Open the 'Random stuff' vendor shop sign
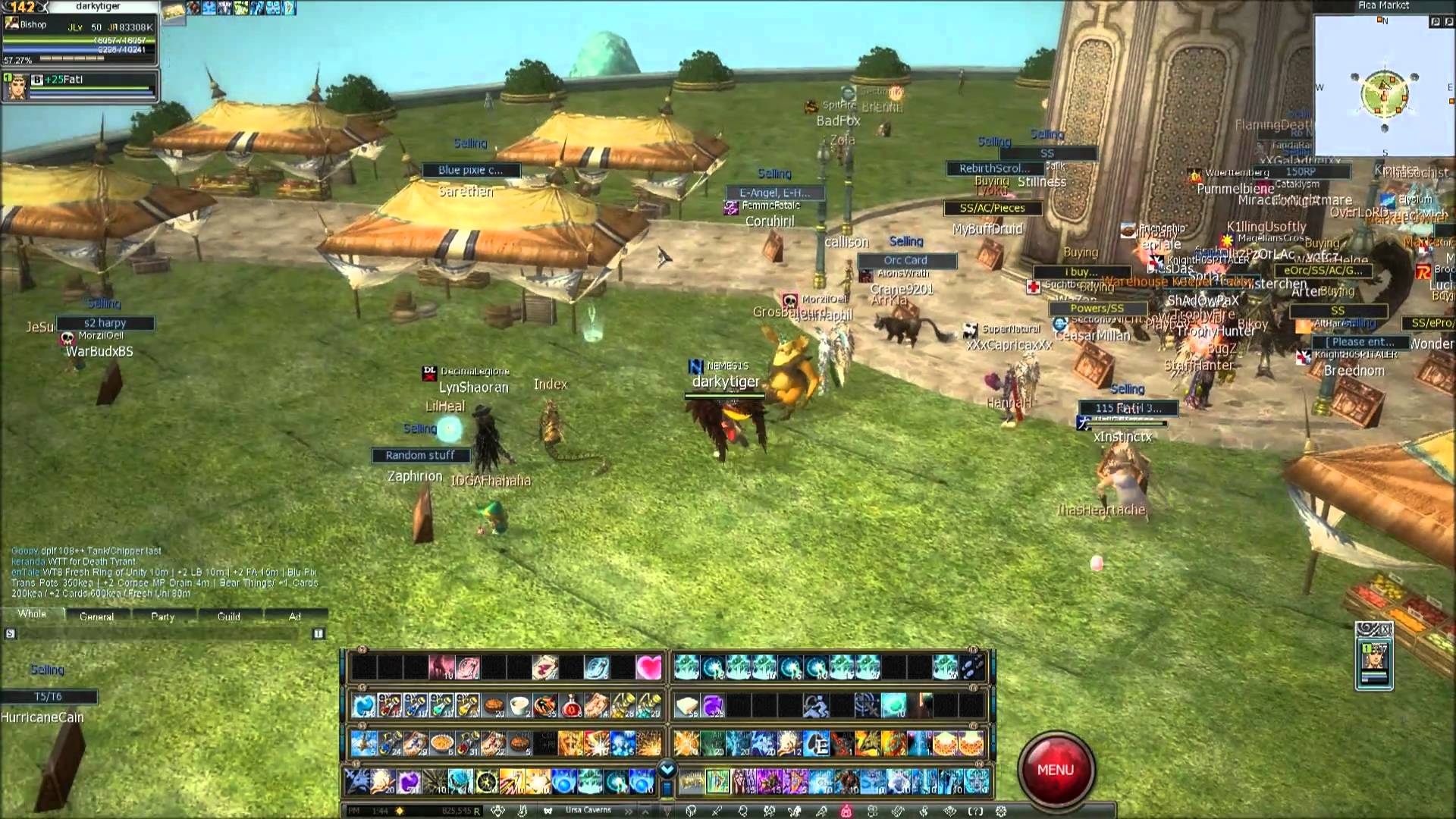 420,455
